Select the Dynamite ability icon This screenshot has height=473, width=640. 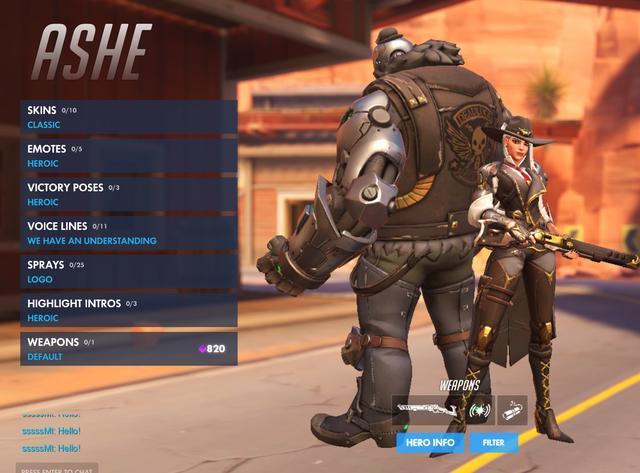[x=512, y=410]
